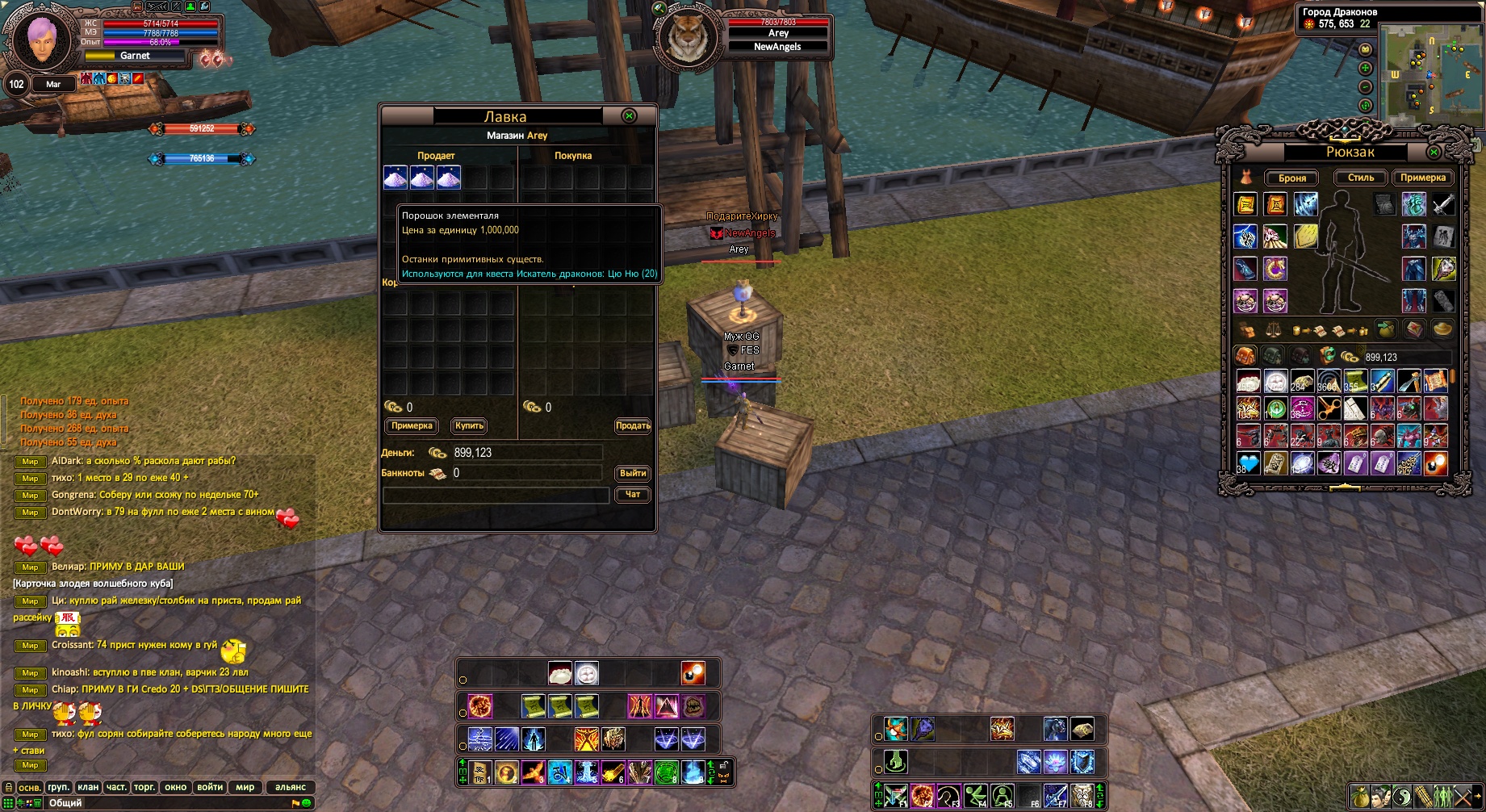Select the мир chat channel tab
Image resolution: width=1486 pixels, height=812 pixels.
click(x=245, y=787)
